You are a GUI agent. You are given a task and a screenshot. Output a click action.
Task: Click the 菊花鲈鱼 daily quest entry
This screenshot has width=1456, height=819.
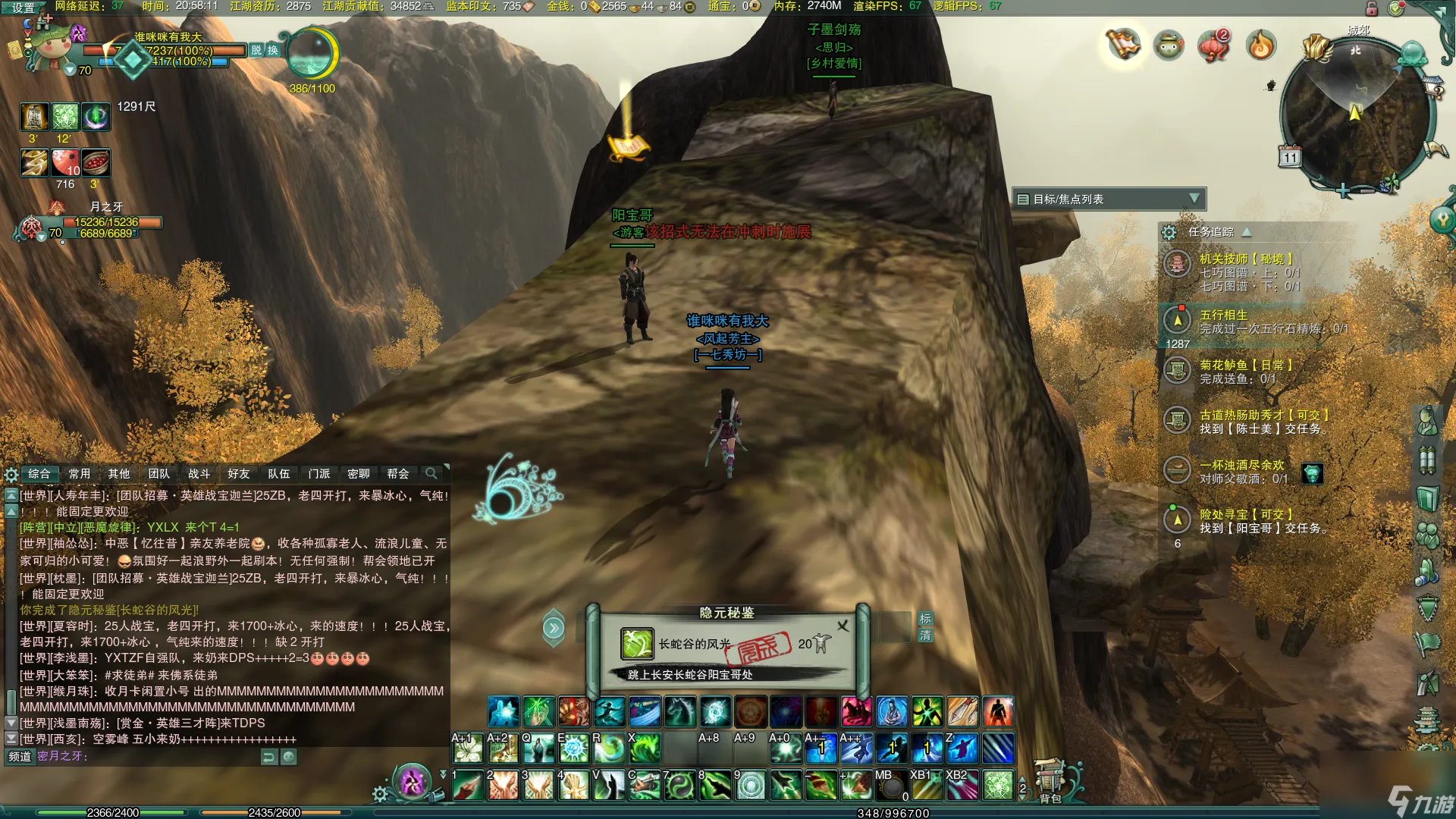(1245, 365)
